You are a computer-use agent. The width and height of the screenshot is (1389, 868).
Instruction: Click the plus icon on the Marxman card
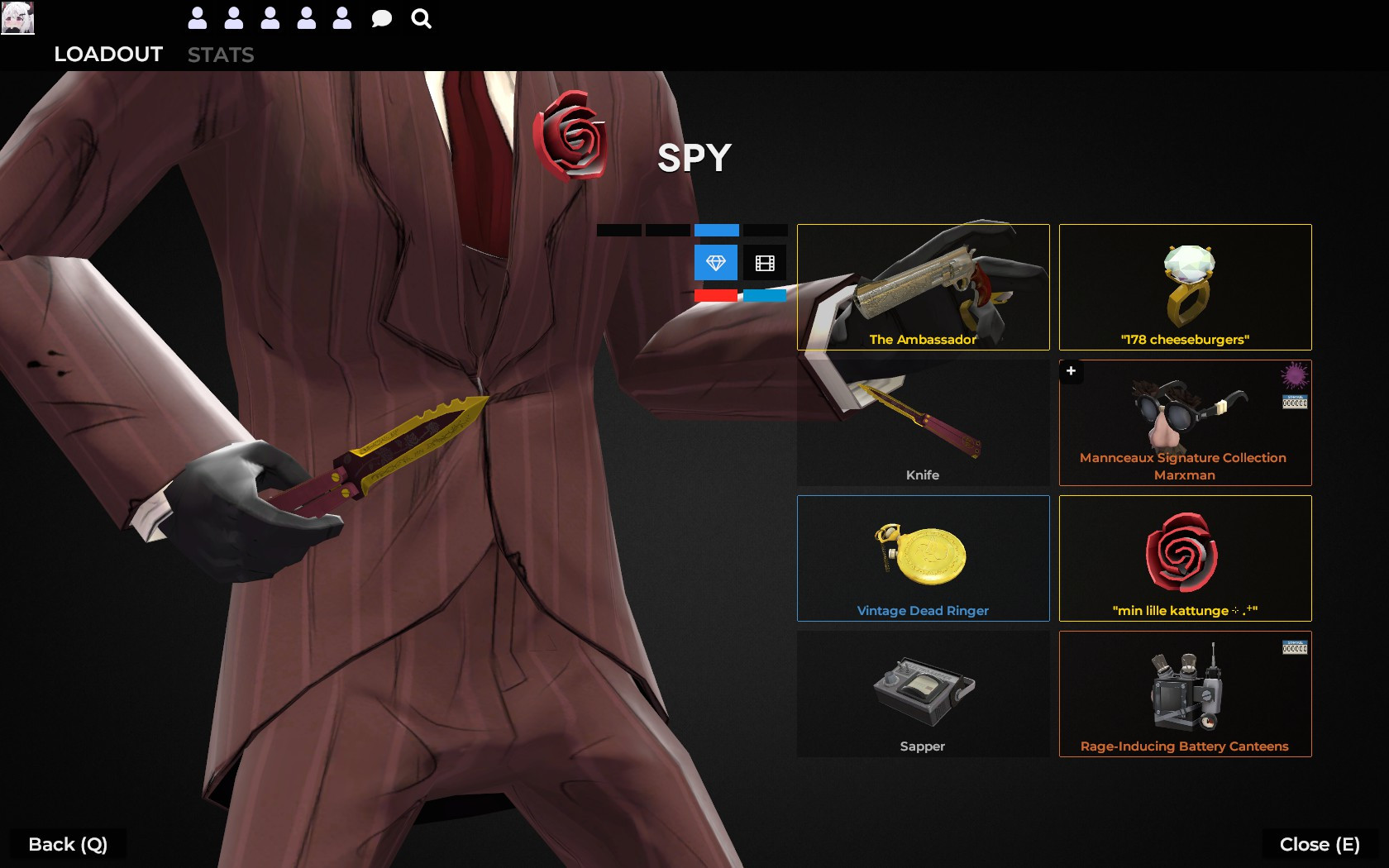(1070, 371)
